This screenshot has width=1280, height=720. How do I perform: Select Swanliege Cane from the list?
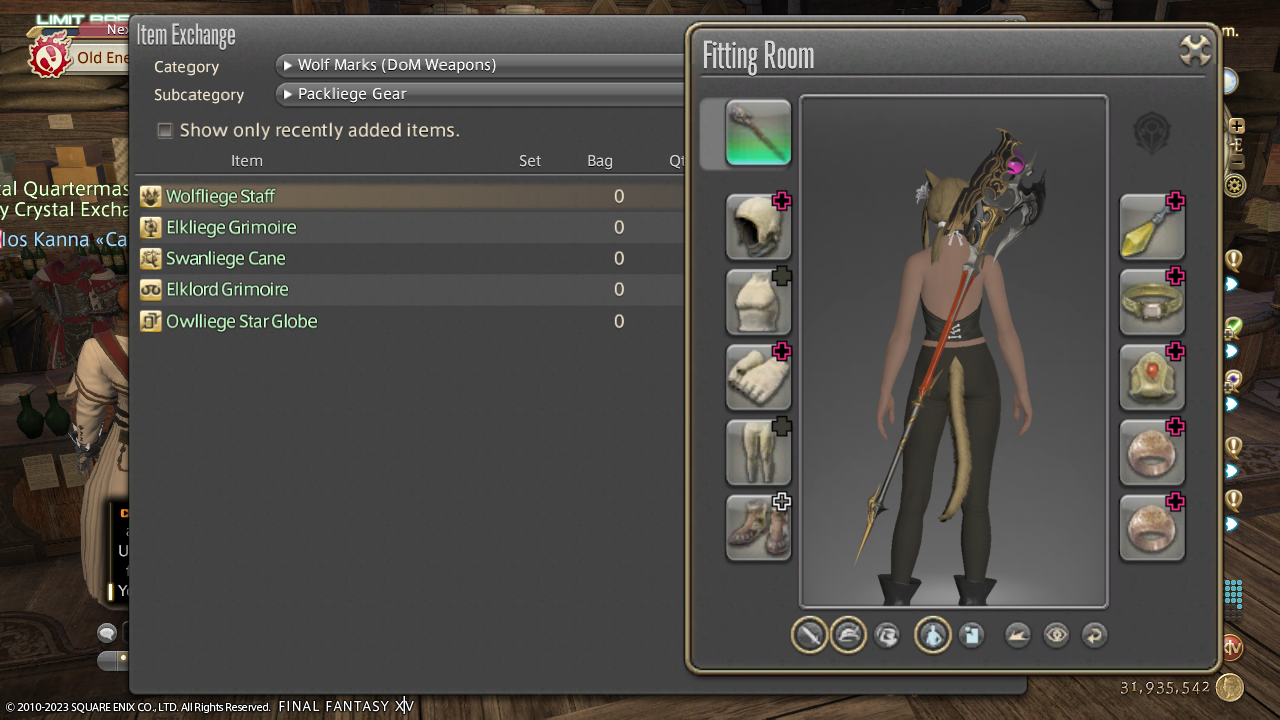pos(225,258)
